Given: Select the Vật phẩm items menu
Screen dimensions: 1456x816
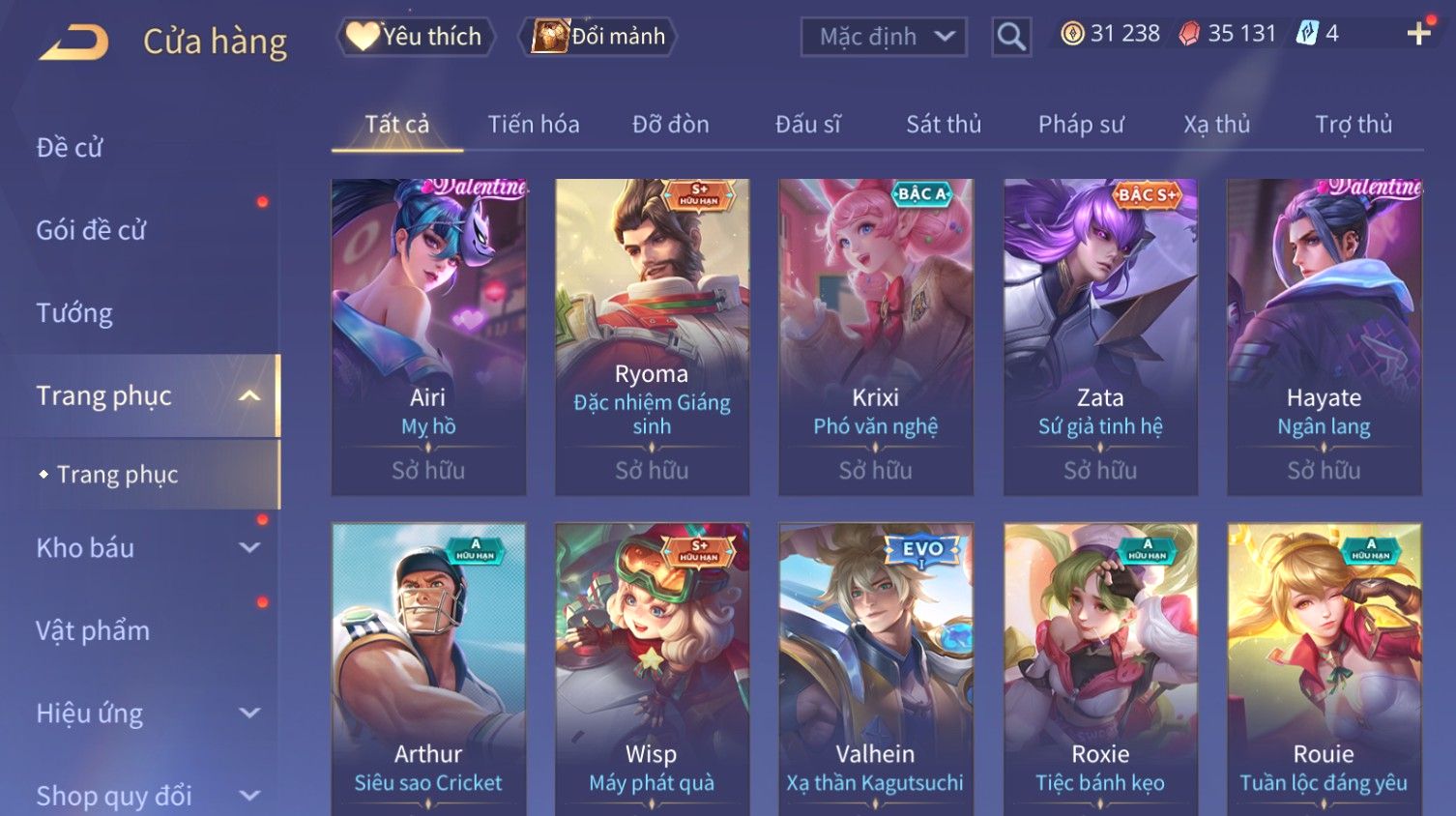Looking at the screenshot, I should (x=93, y=631).
